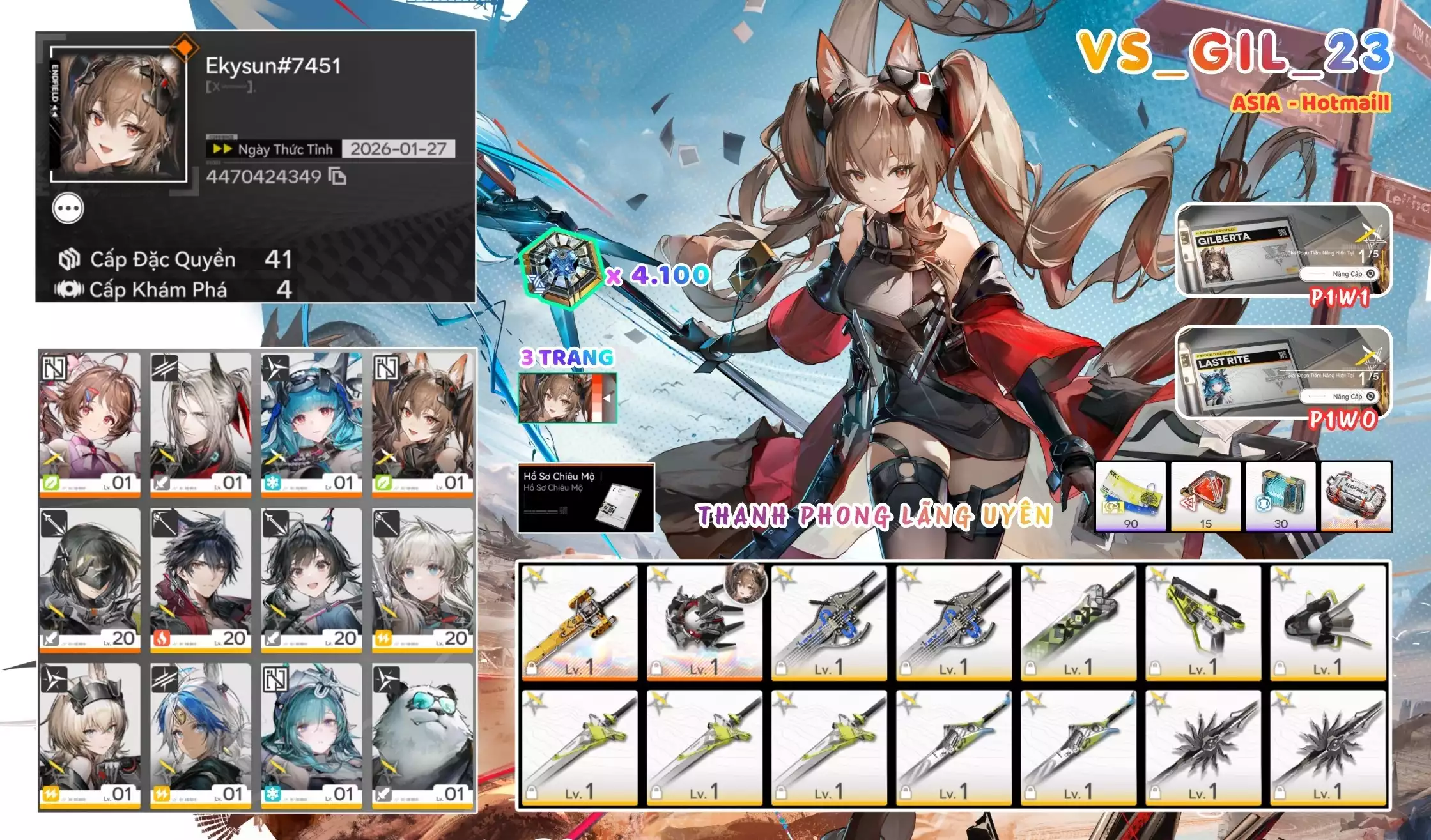The image size is (1431, 840).
Task: Click the yellow double-arrow beside Ngày Thức Tỉnh
Action: 222,149
